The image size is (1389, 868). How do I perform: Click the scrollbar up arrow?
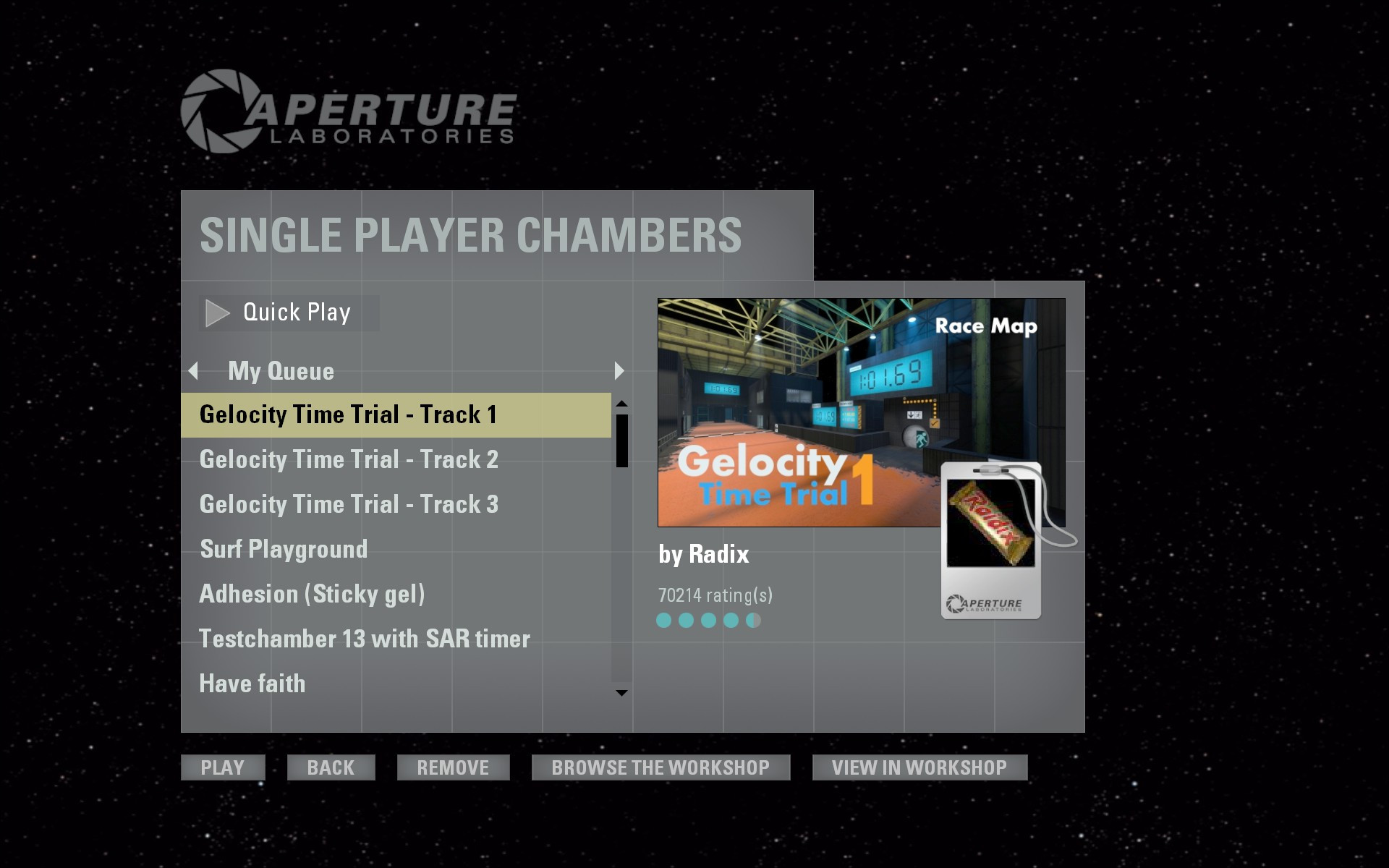click(621, 402)
